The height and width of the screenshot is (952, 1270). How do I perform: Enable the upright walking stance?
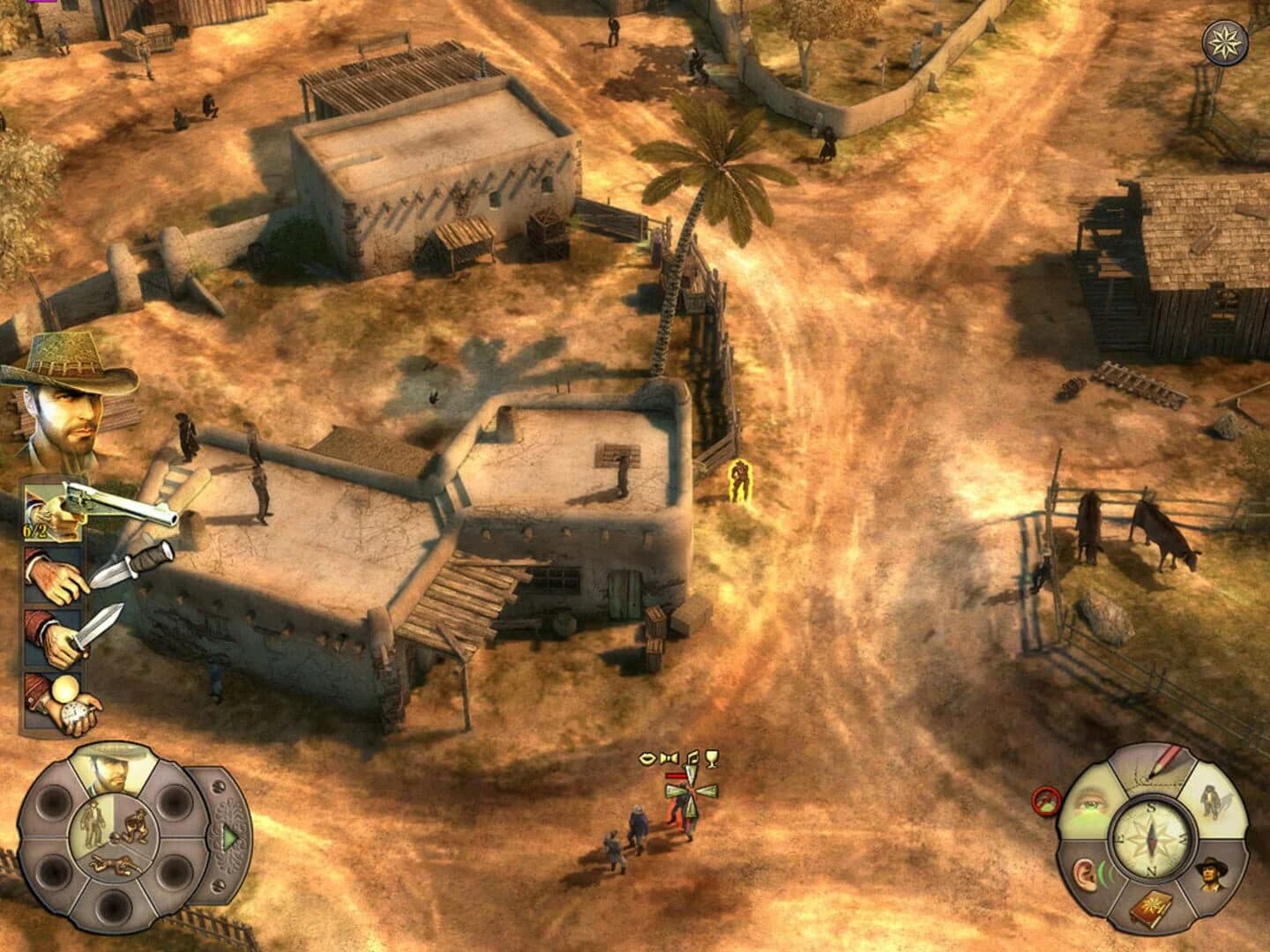coord(94,822)
